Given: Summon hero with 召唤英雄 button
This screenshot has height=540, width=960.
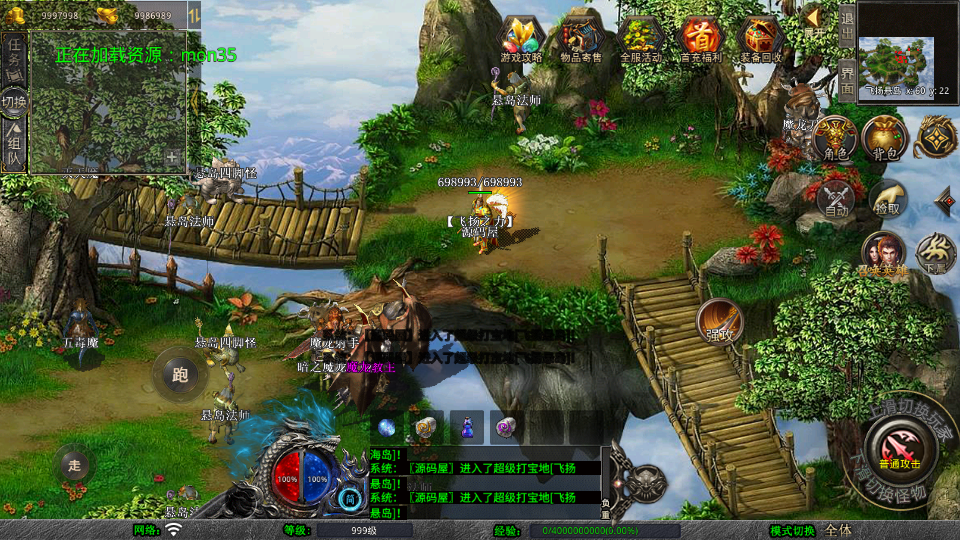Looking at the screenshot, I should coord(883,253).
